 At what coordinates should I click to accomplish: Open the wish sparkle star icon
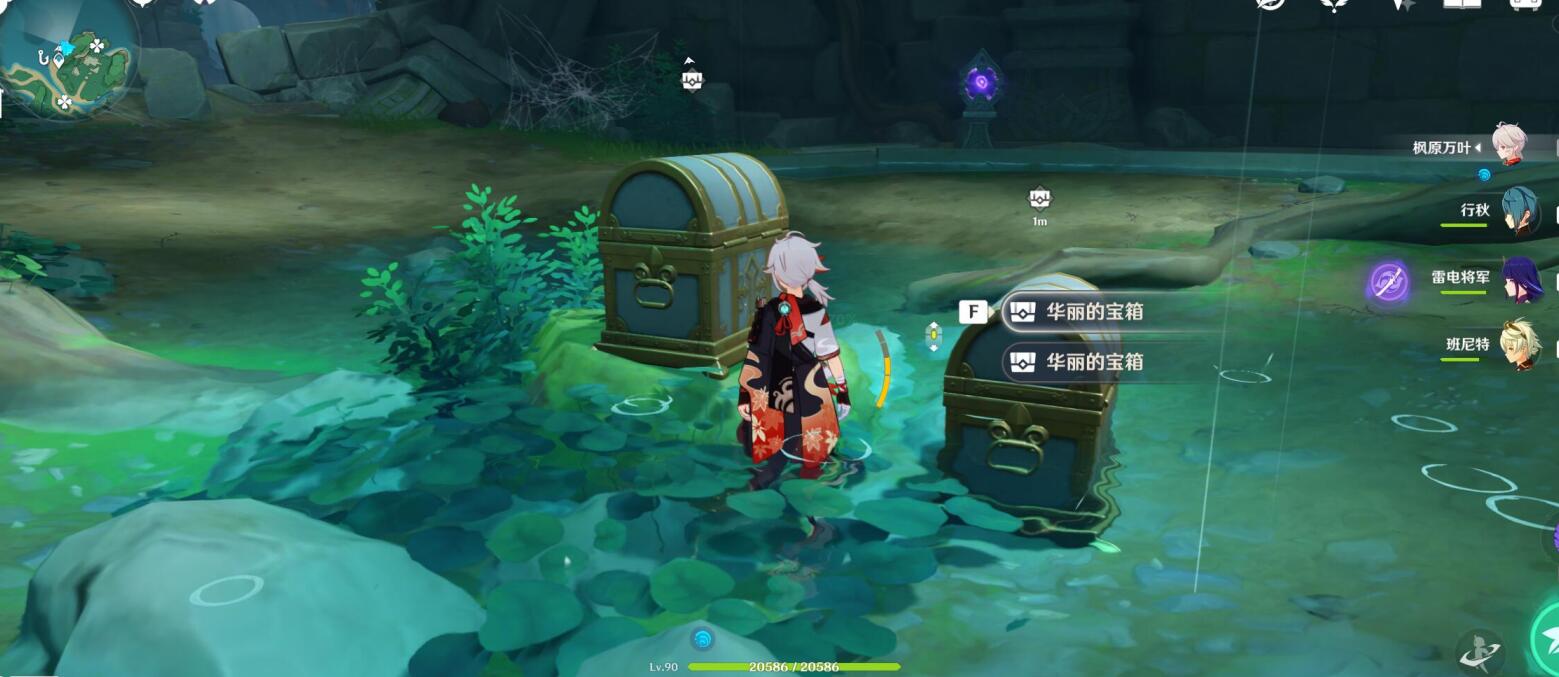(1402, 5)
